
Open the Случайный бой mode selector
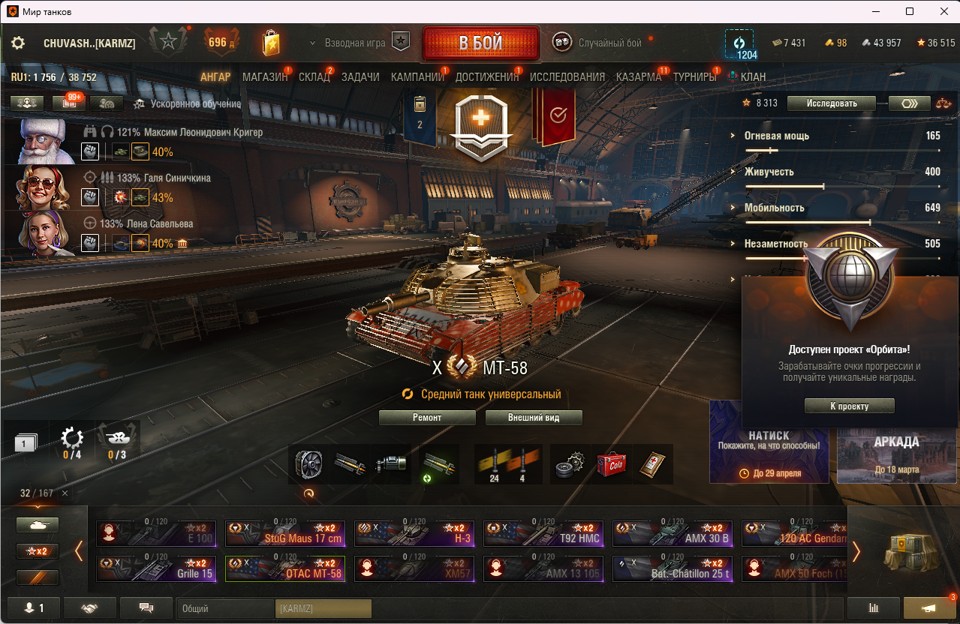(607, 43)
